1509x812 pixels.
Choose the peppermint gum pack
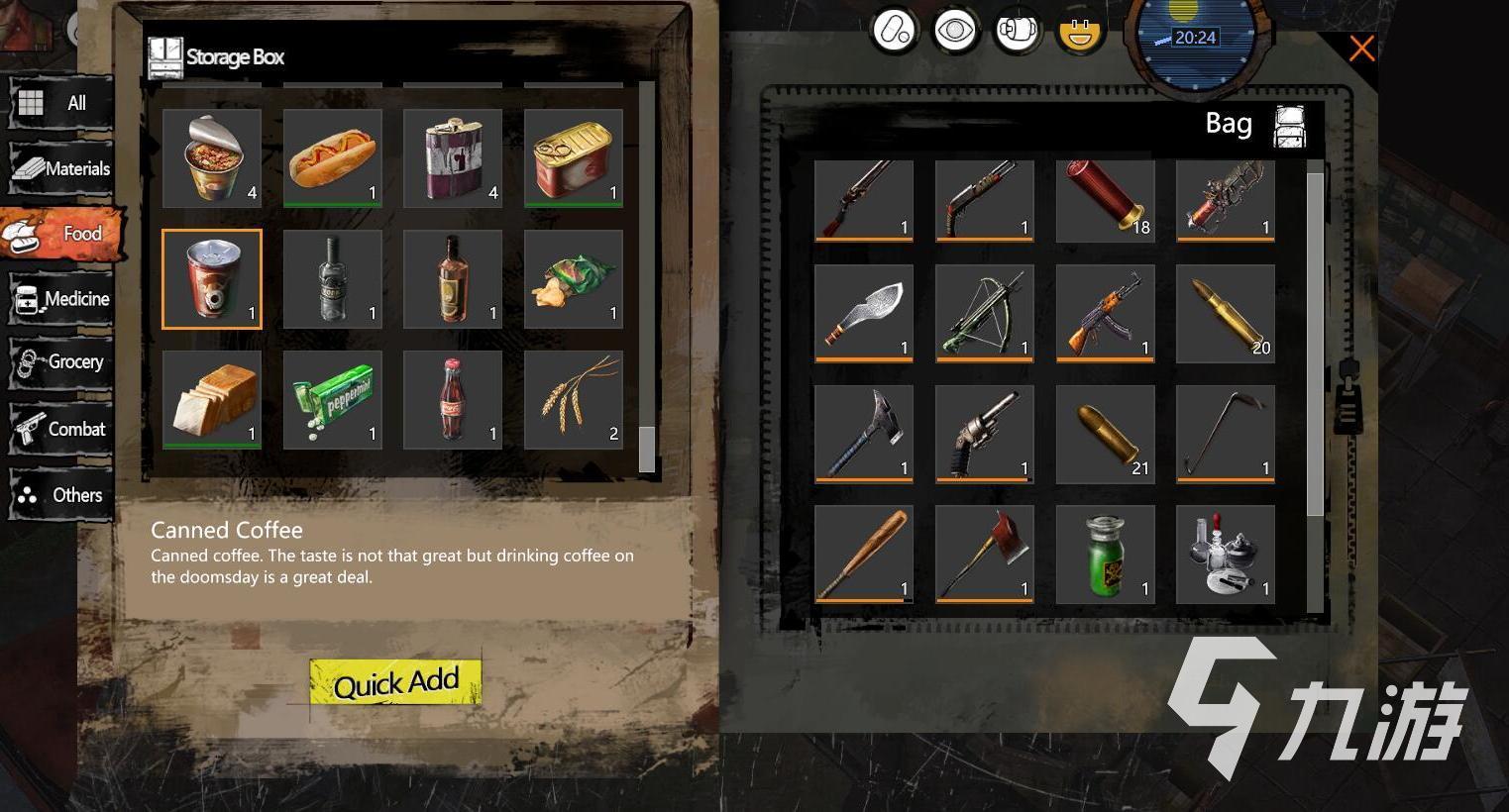pos(333,400)
